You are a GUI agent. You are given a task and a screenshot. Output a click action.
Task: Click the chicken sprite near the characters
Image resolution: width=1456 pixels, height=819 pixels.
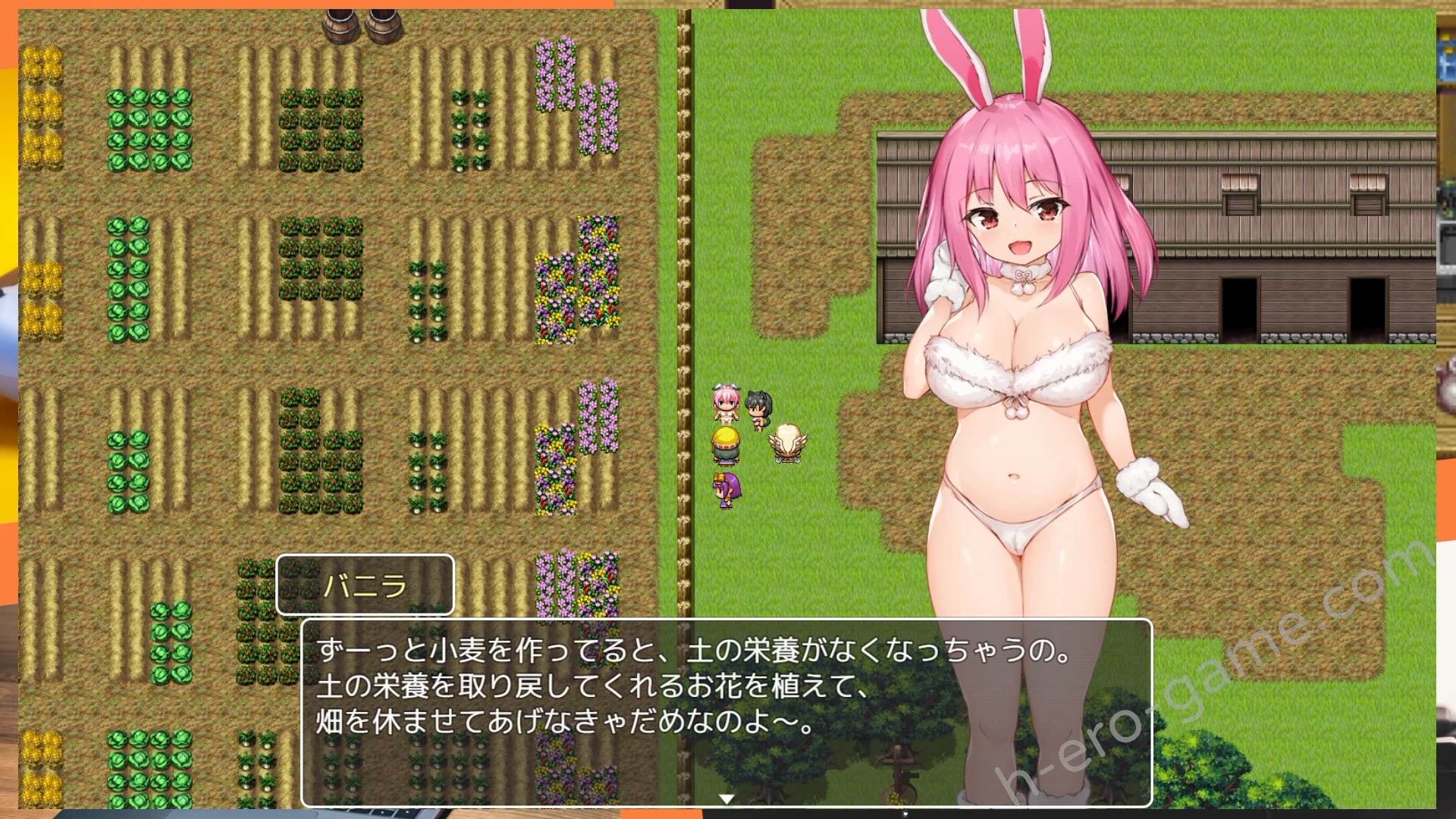pyautogui.click(x=789, y=444)
